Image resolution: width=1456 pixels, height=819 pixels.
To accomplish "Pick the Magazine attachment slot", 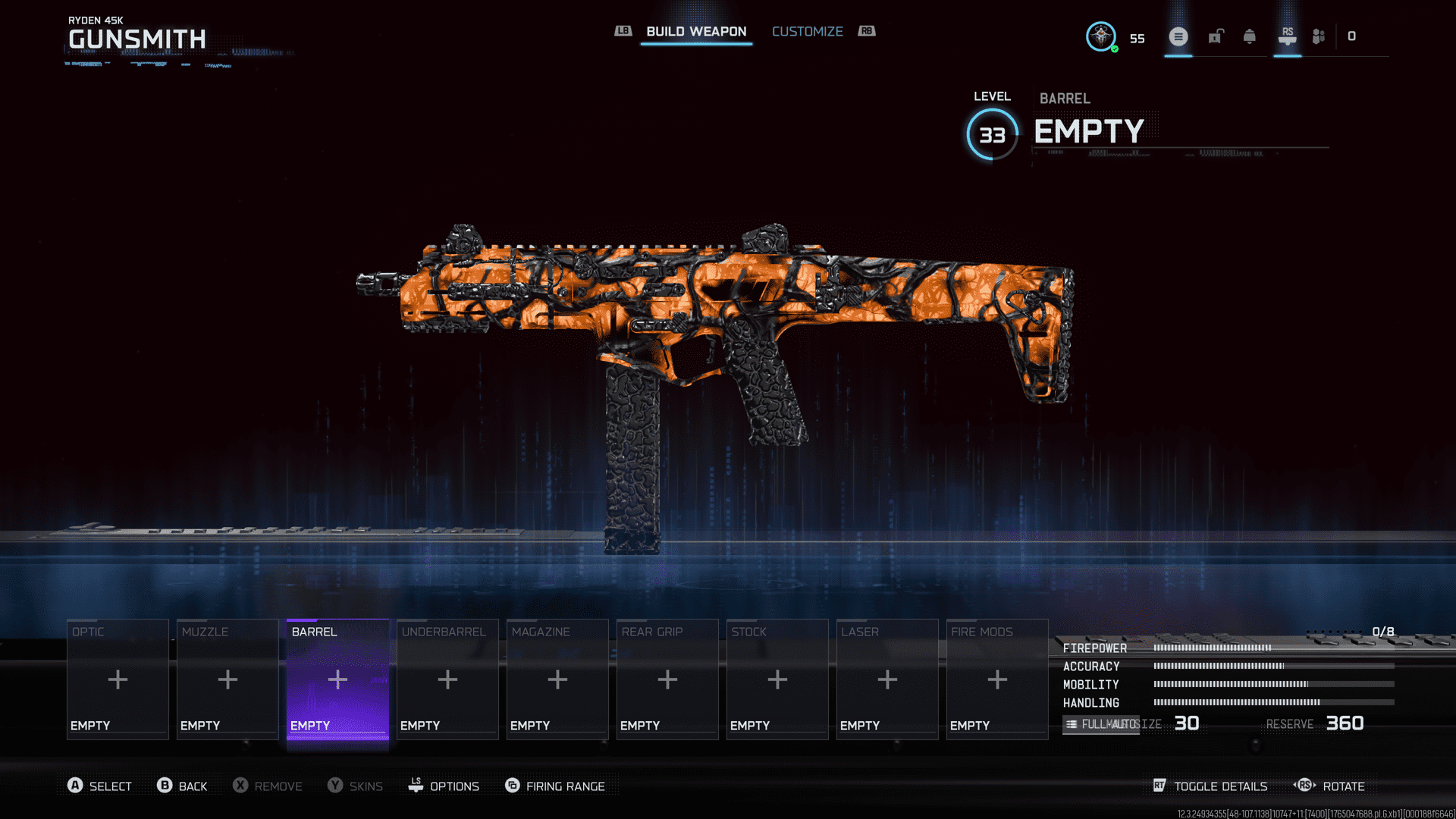I will tap(557, 679).
